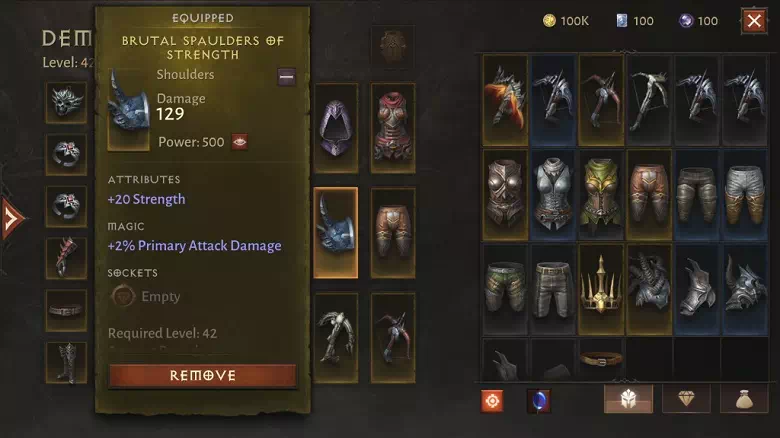780x438 pixels.
Task: Open the equipped skull amulet slot
Action: click(x=66, y=103)
